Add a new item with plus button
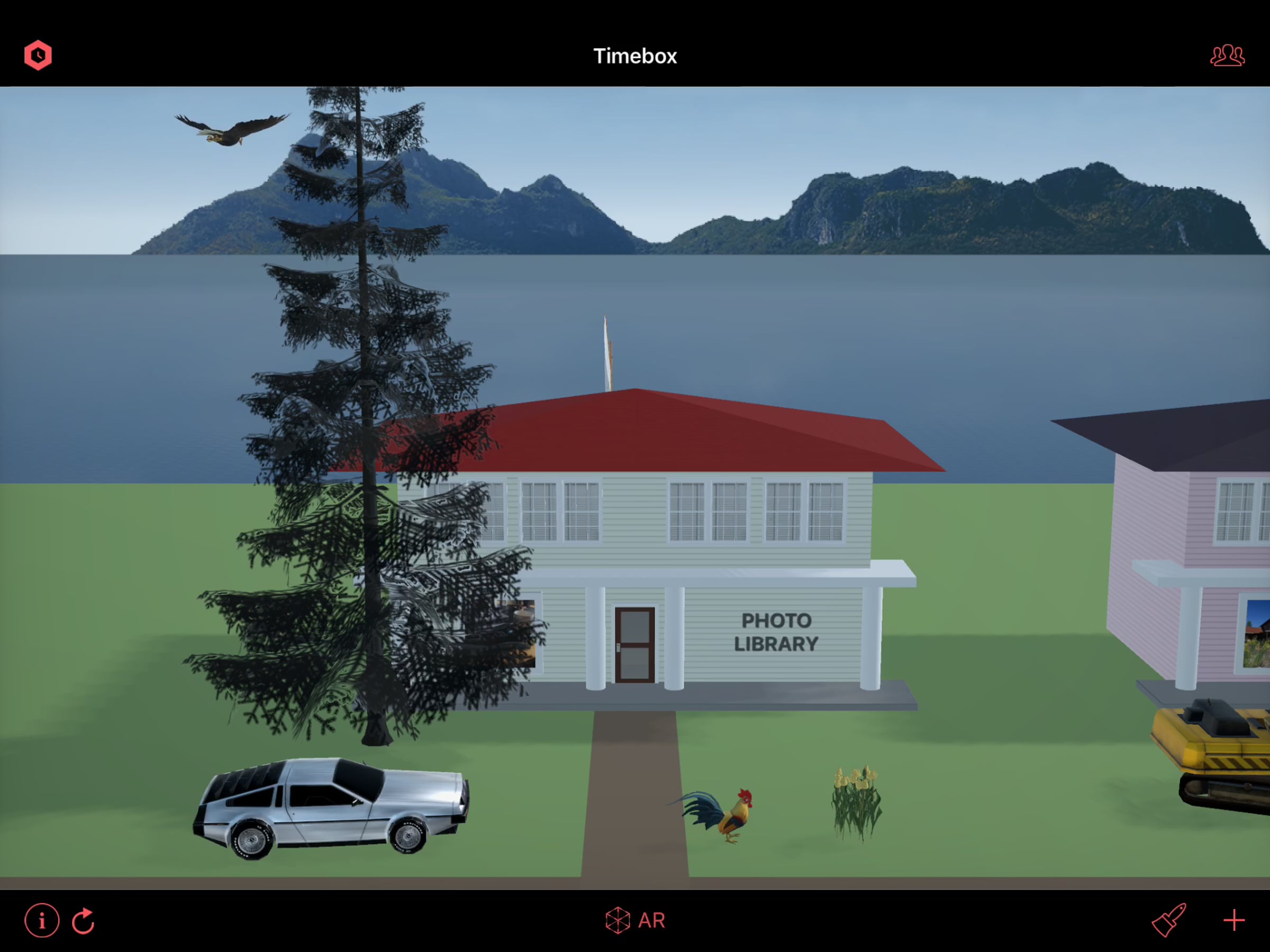Image resolution: width=1270 pixels, height=952 pixels. pyautogui.click(x=1234, y=920)
